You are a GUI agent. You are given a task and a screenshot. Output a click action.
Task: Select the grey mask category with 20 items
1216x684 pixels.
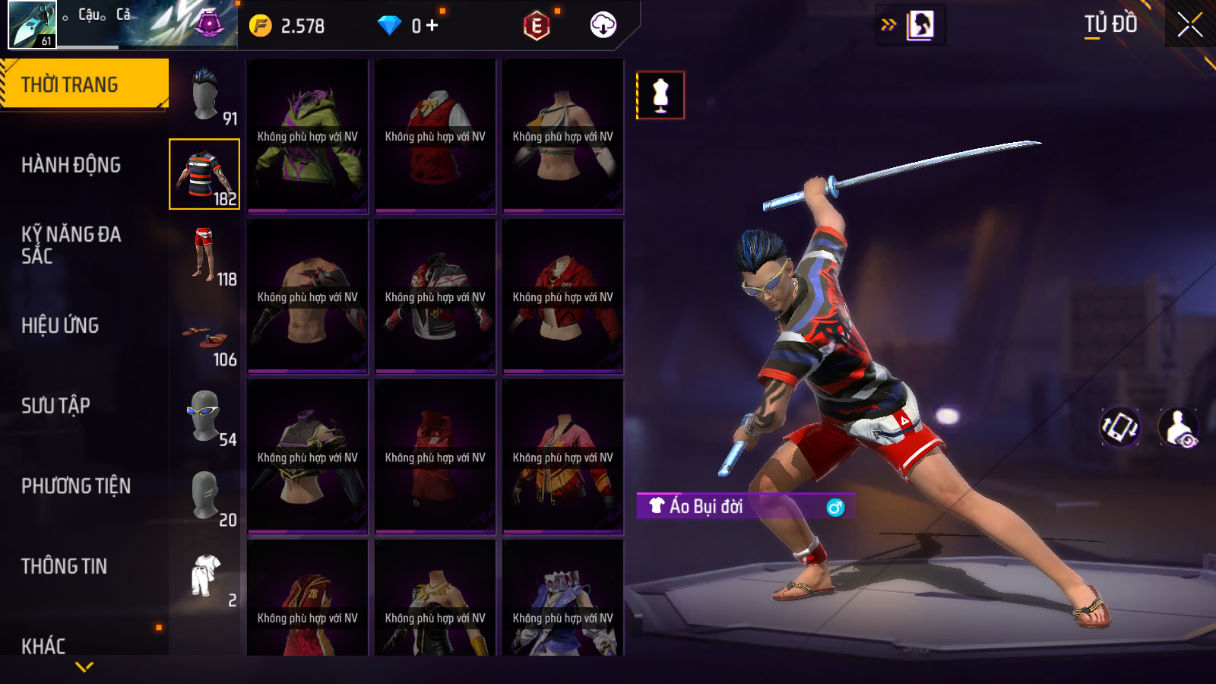(x=204, y=496)
